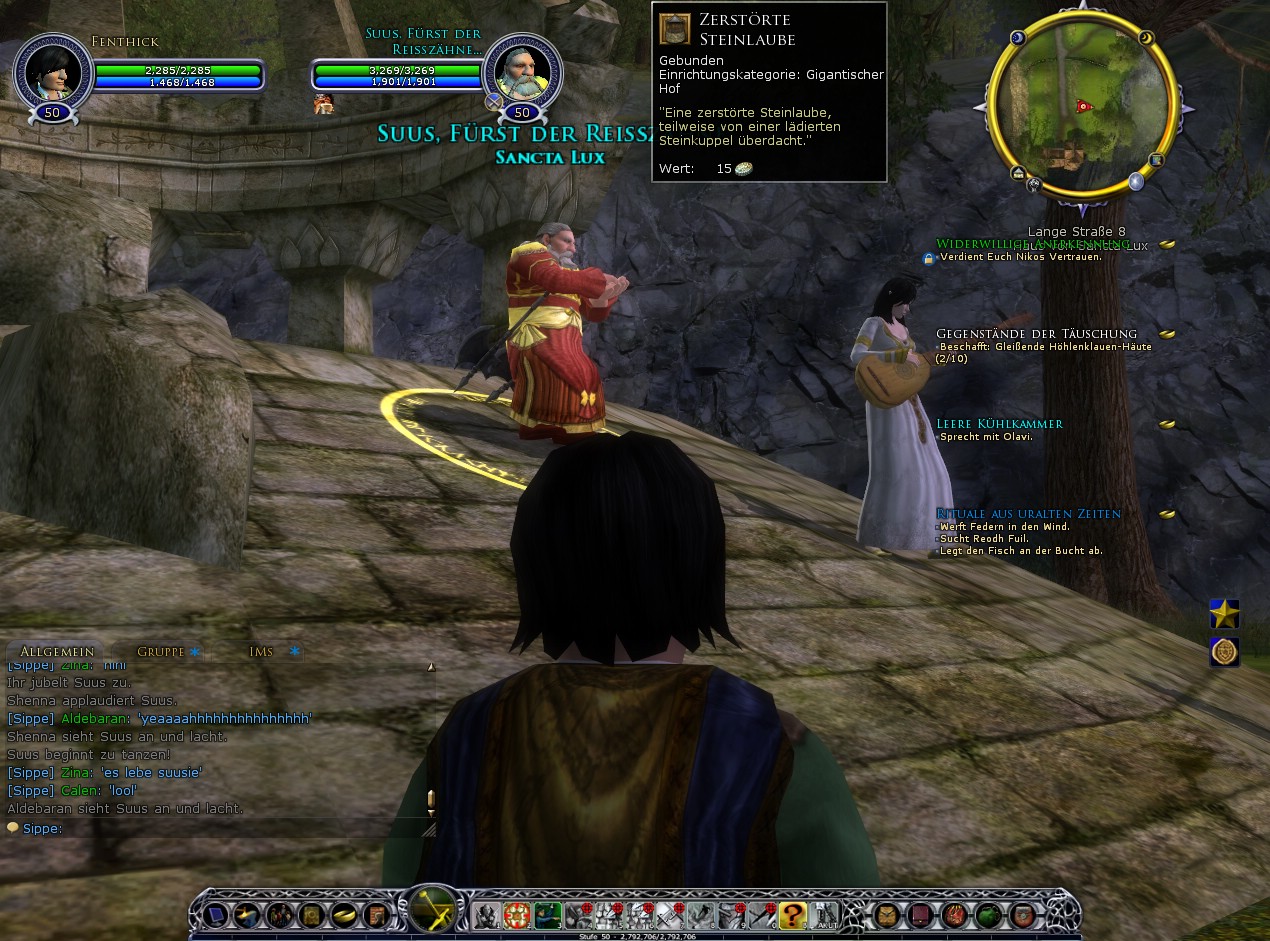Select the quest 'Rituale aus uralten Zeiten'
Screen dimensions: 1270x941
click(1028, 514)
